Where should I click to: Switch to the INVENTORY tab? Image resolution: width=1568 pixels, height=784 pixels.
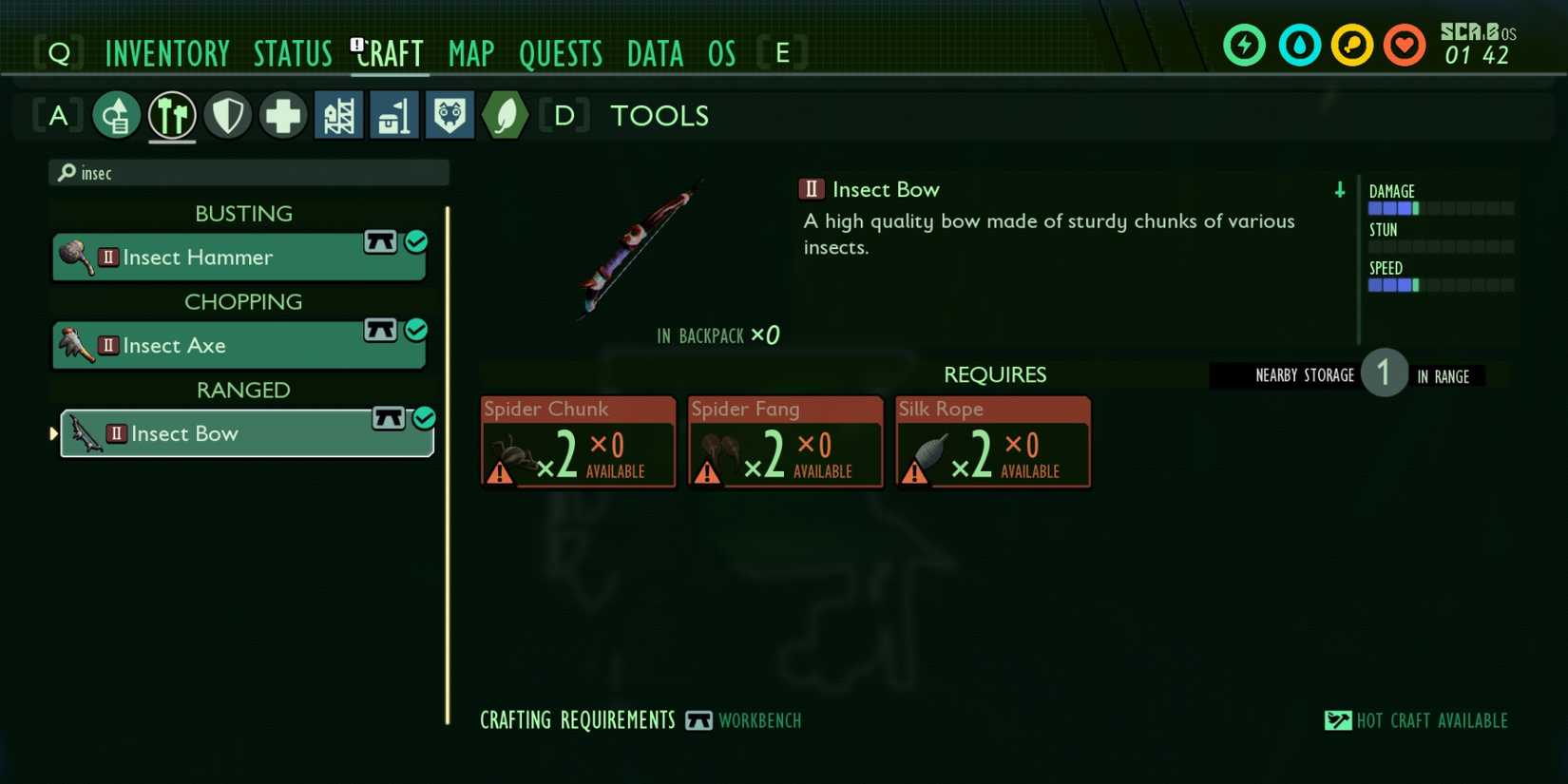click(167, 53)
